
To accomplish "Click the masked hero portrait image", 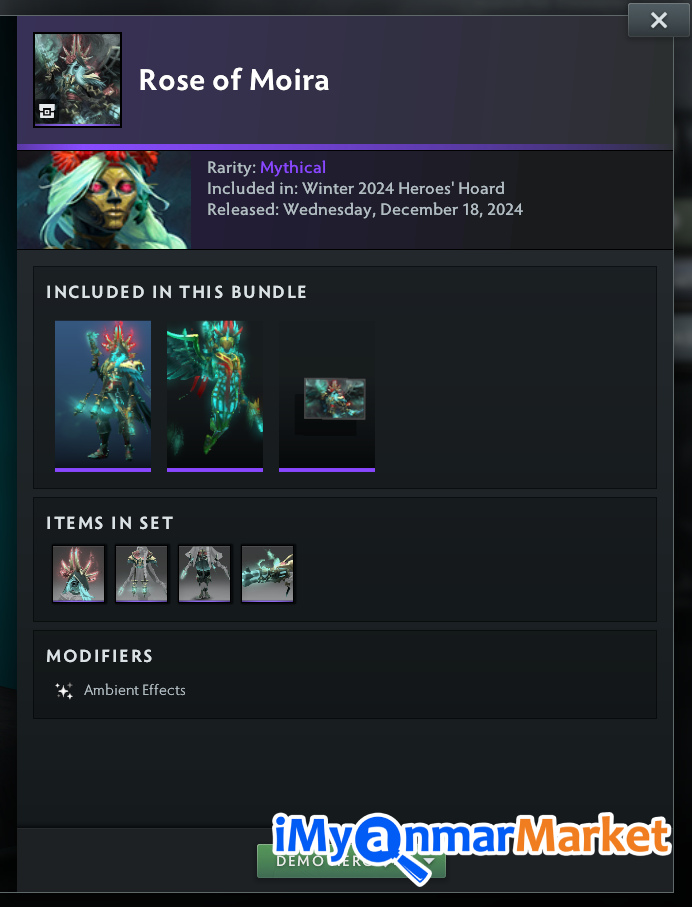I will tap(104, 200).
